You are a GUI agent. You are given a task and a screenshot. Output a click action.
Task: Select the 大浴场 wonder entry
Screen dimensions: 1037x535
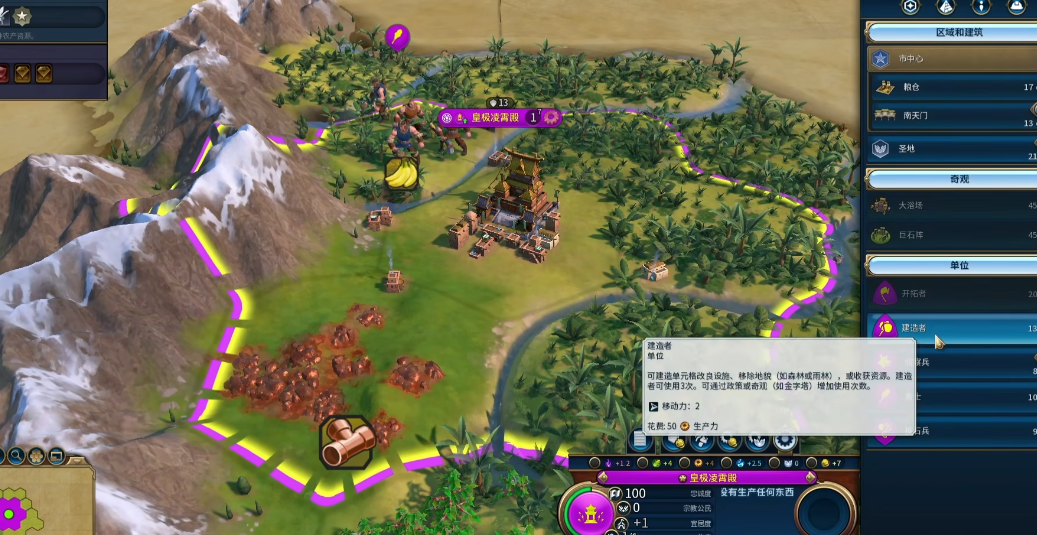(950, 206)
